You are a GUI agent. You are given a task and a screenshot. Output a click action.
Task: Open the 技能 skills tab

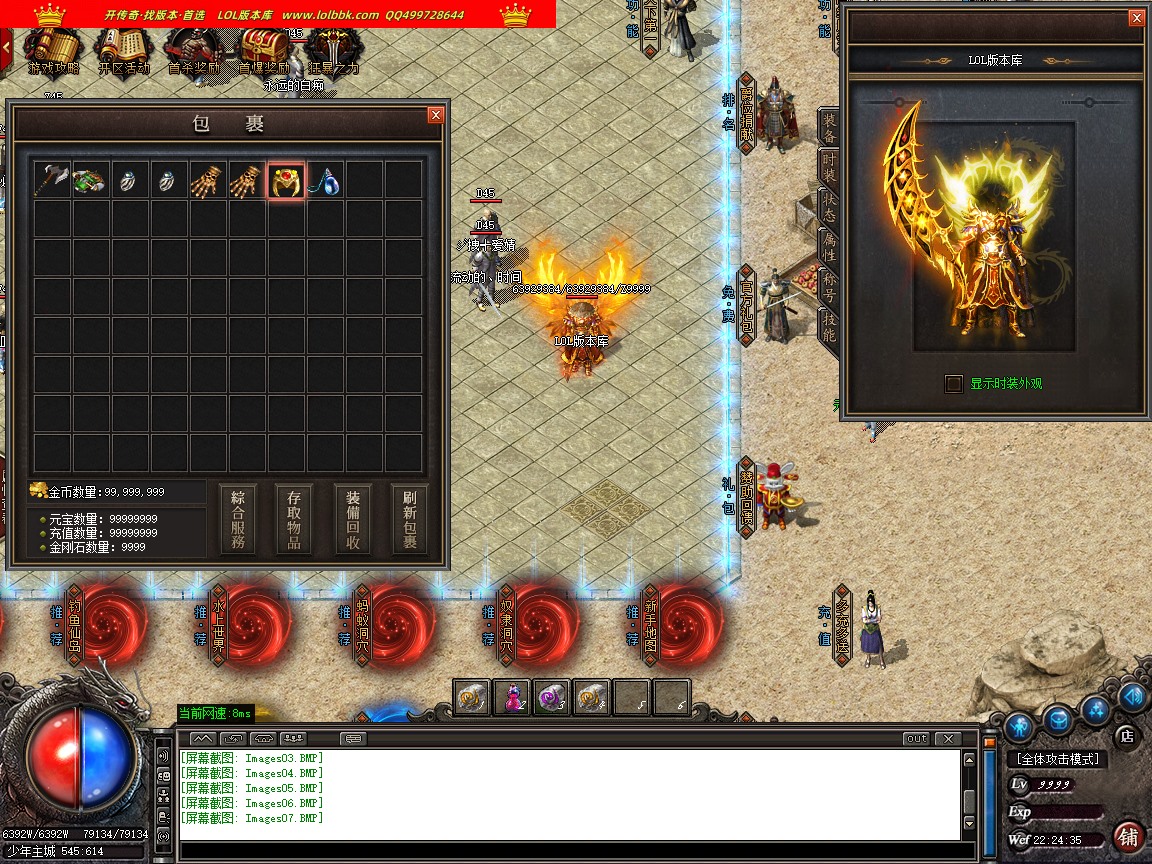pyautogui.click(x=829, y=326)
